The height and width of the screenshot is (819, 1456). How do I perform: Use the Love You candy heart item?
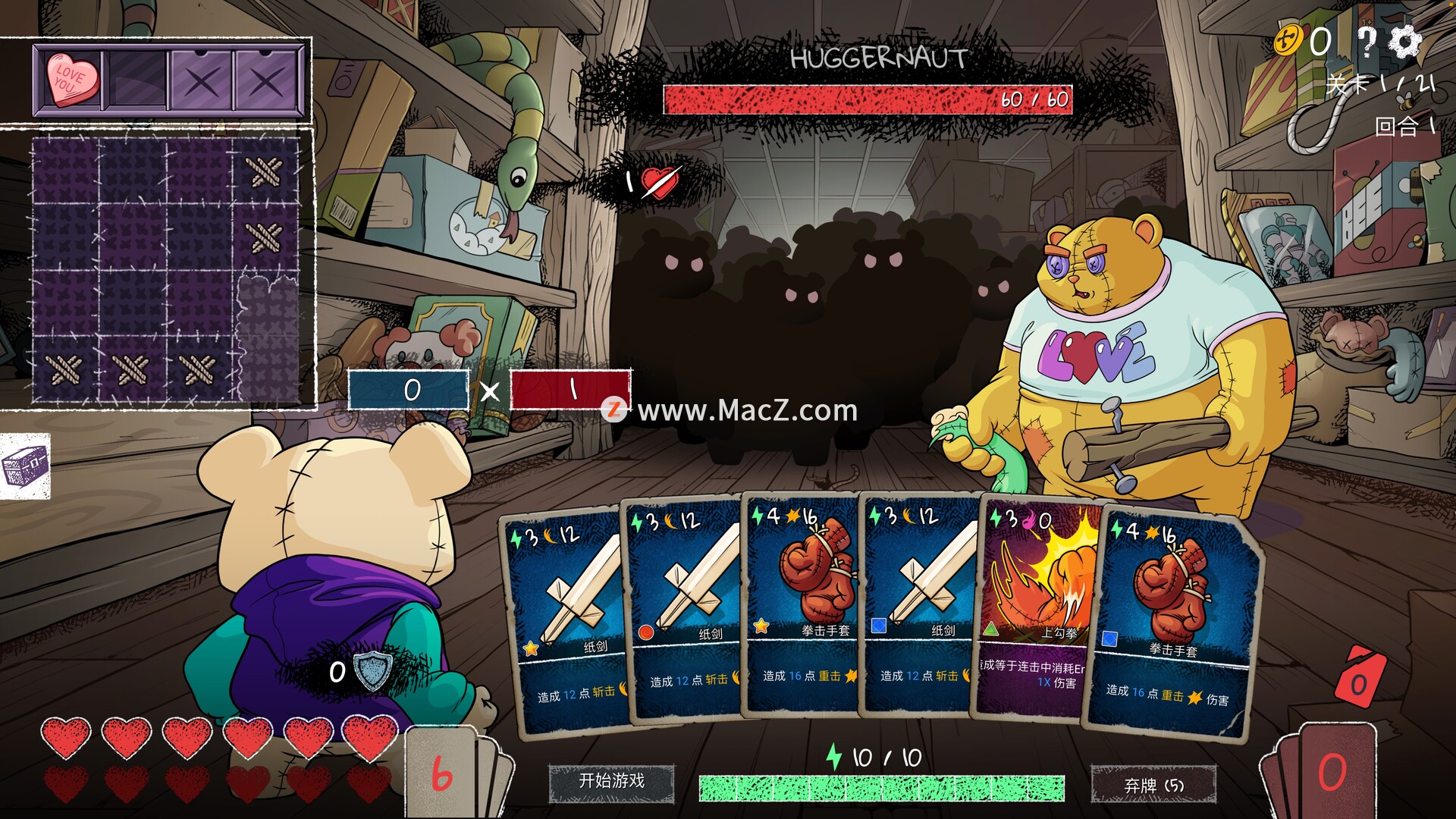tap(73, 78)
